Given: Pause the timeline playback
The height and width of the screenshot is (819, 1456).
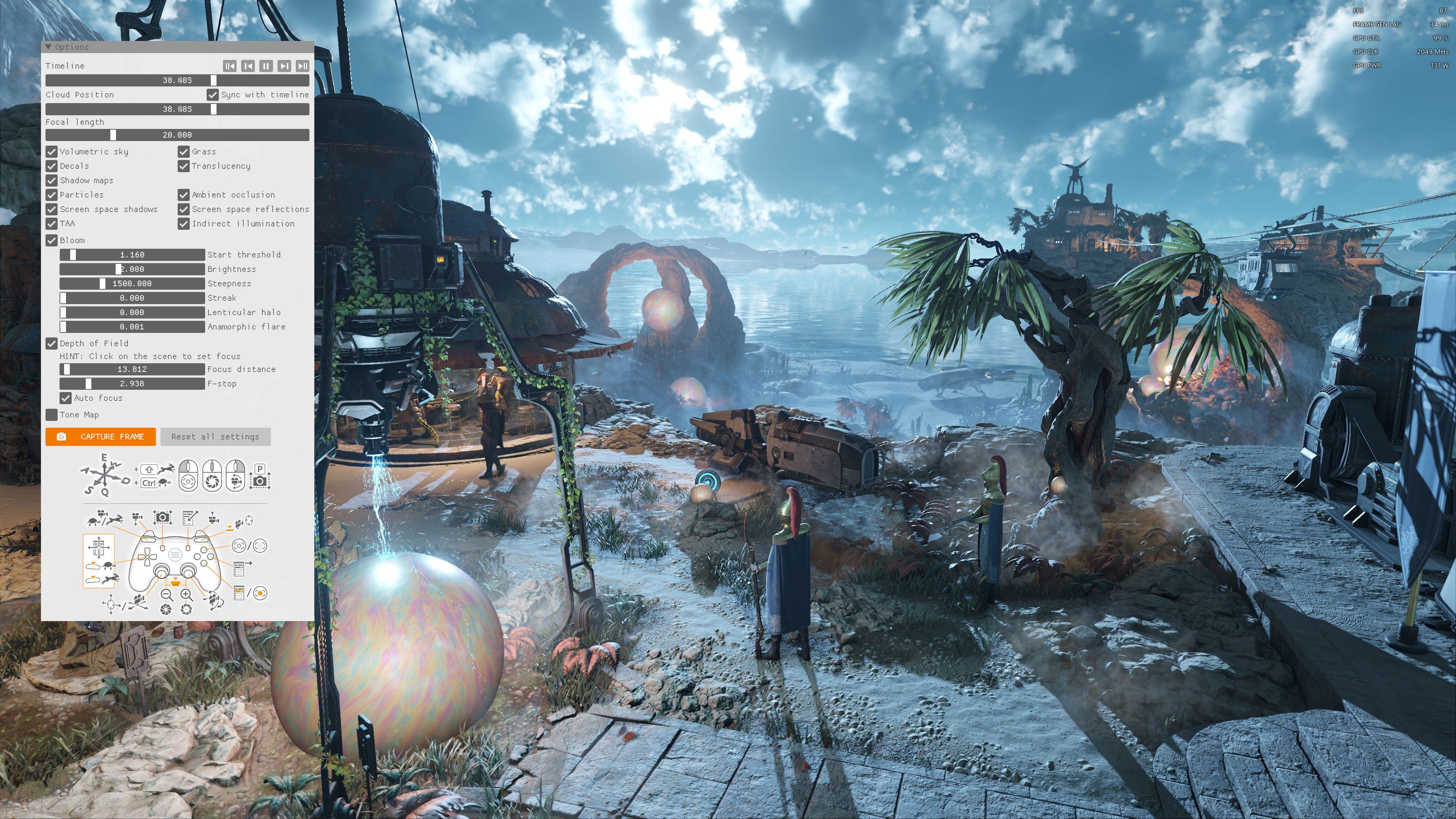Looking at the screenshot, I should 266,66.
